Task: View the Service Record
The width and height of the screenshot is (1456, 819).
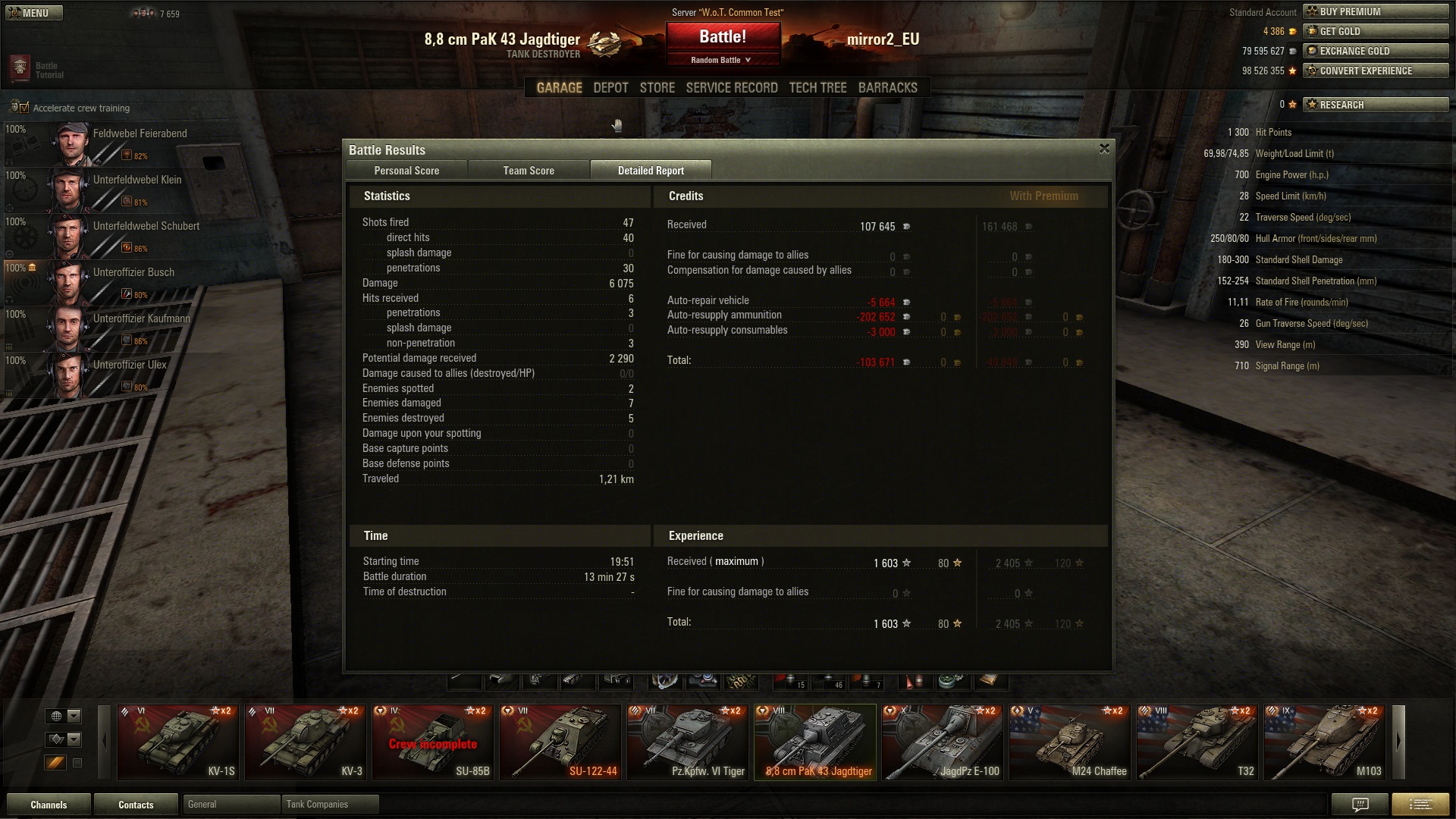Action: coord(732,88)
